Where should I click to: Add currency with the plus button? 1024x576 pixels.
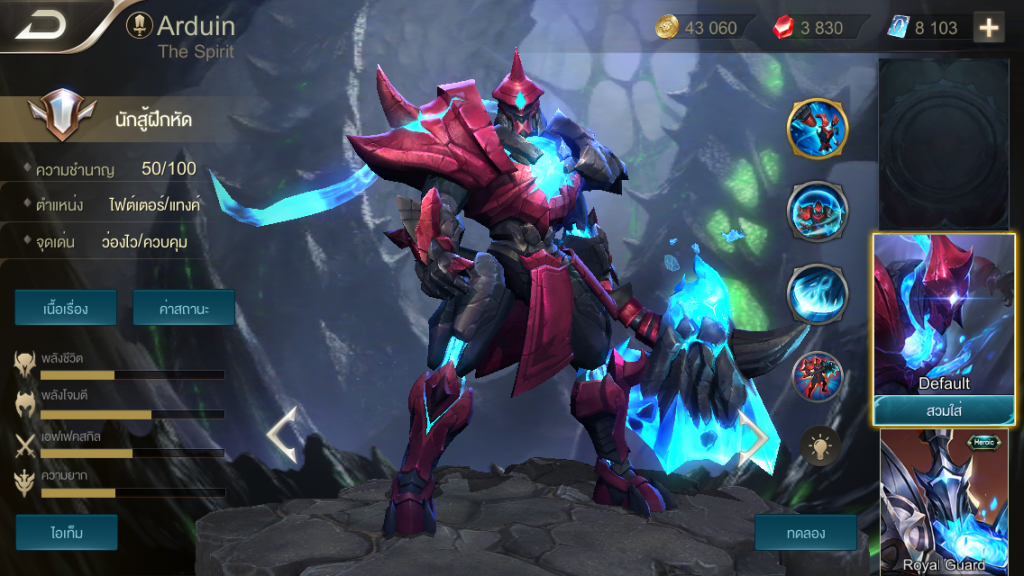pos(989,28)
